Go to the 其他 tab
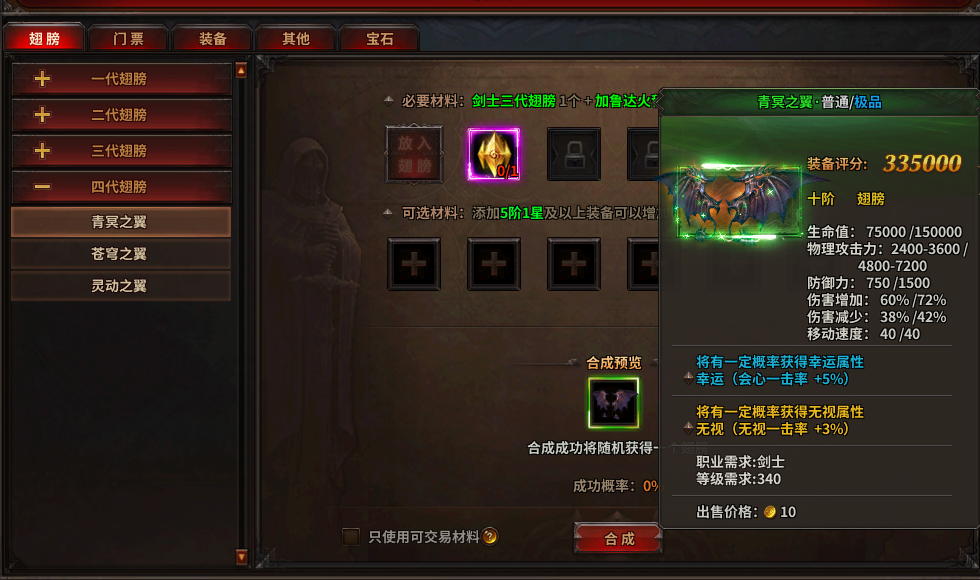The image size is (980, 580). click(295, 39)
